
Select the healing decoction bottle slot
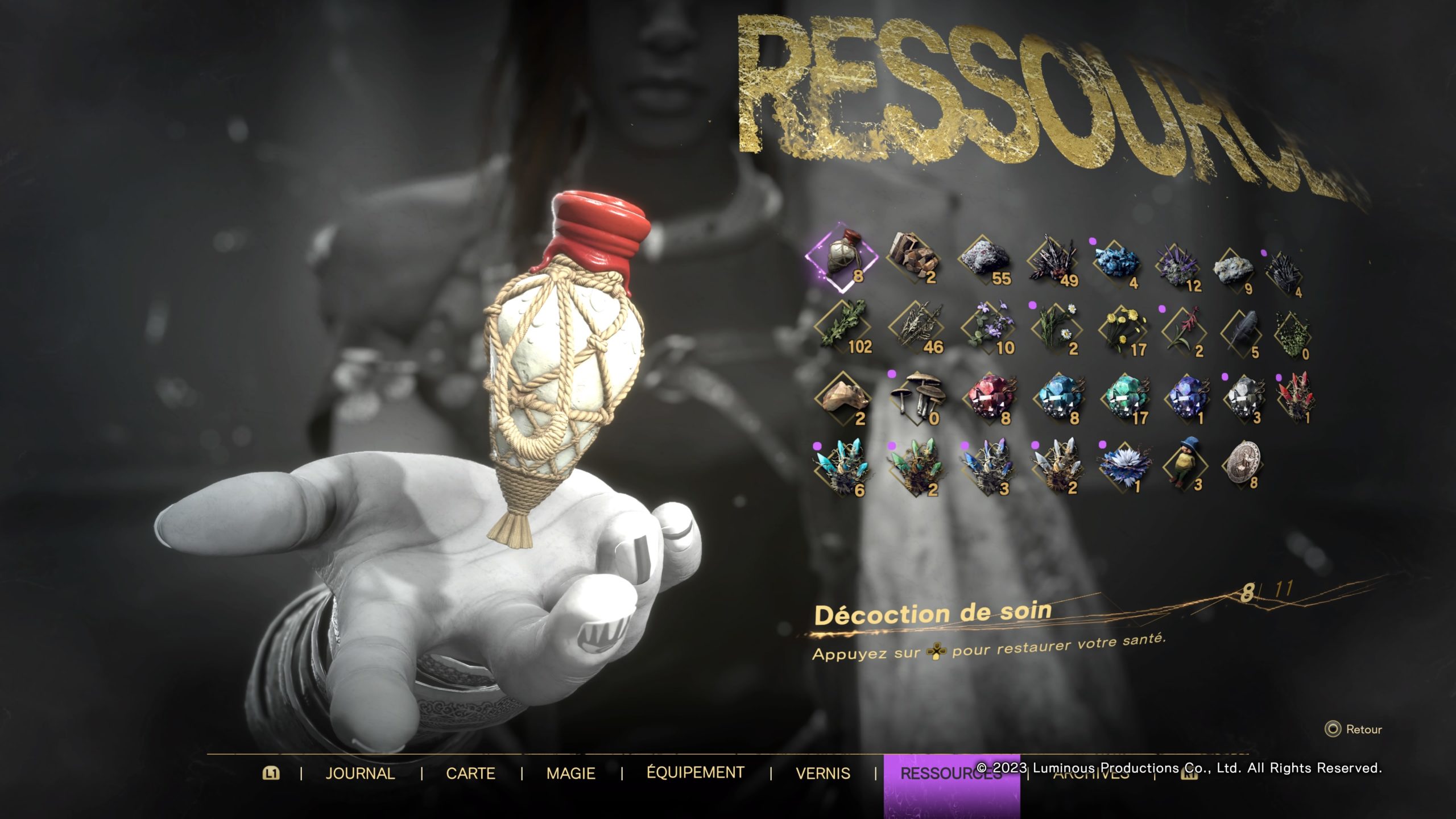pyautogui.click(x=842, y=259)
